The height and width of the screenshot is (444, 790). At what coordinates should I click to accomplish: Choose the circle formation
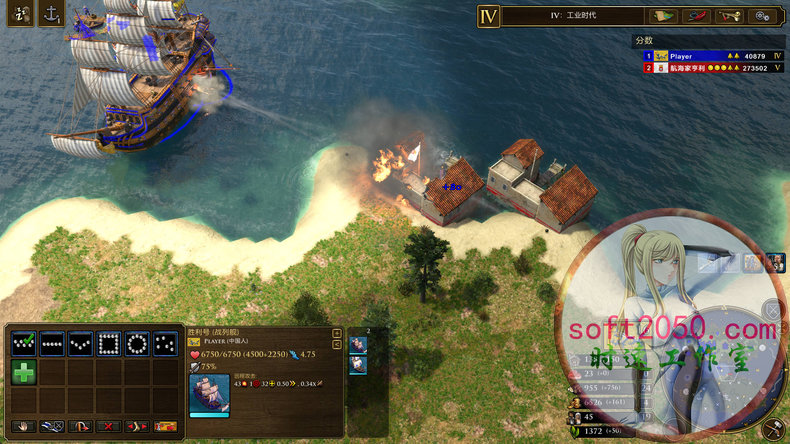coord(137,344)
